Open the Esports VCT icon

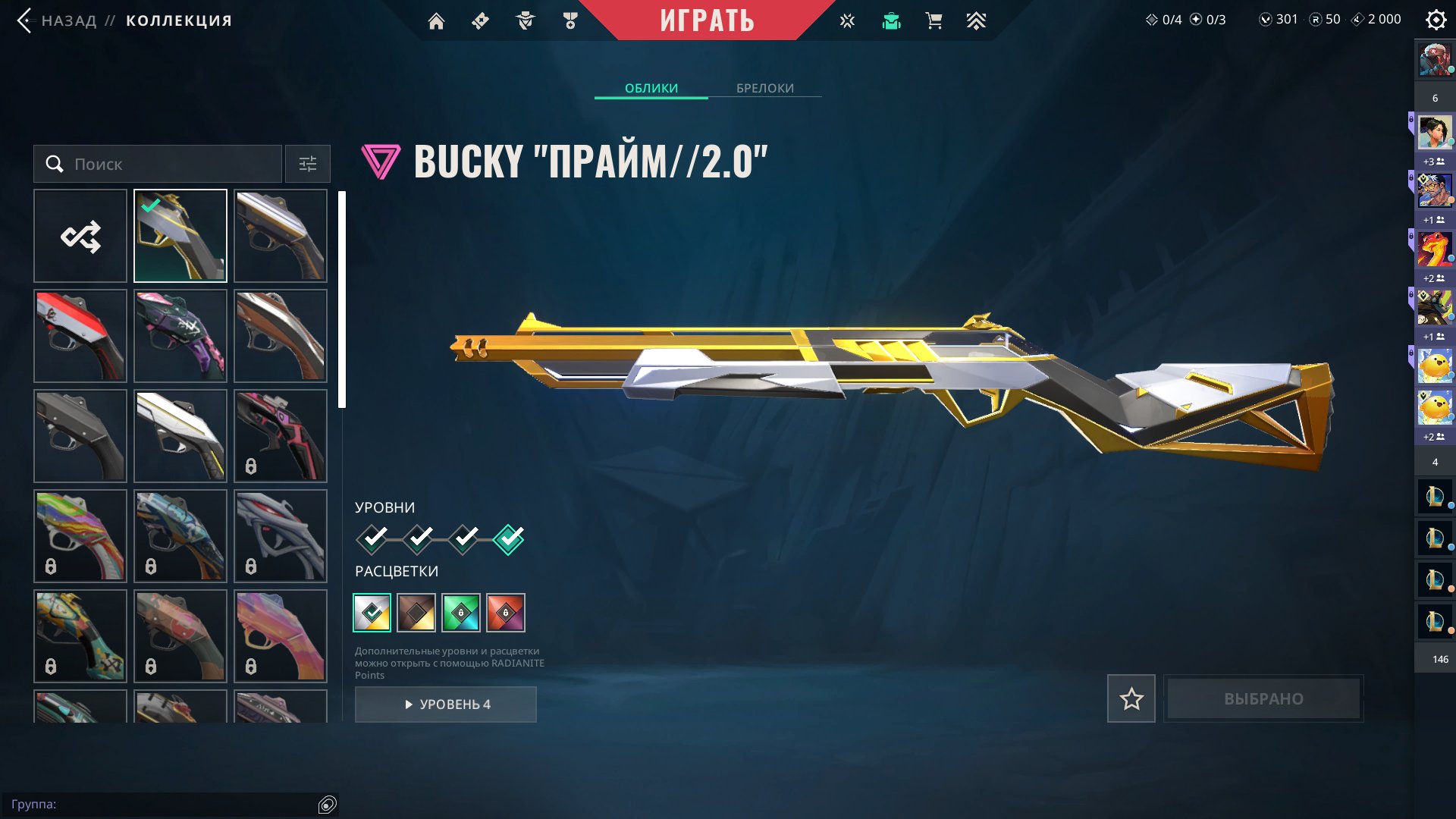pyautogui.click(x=846, y=20)
